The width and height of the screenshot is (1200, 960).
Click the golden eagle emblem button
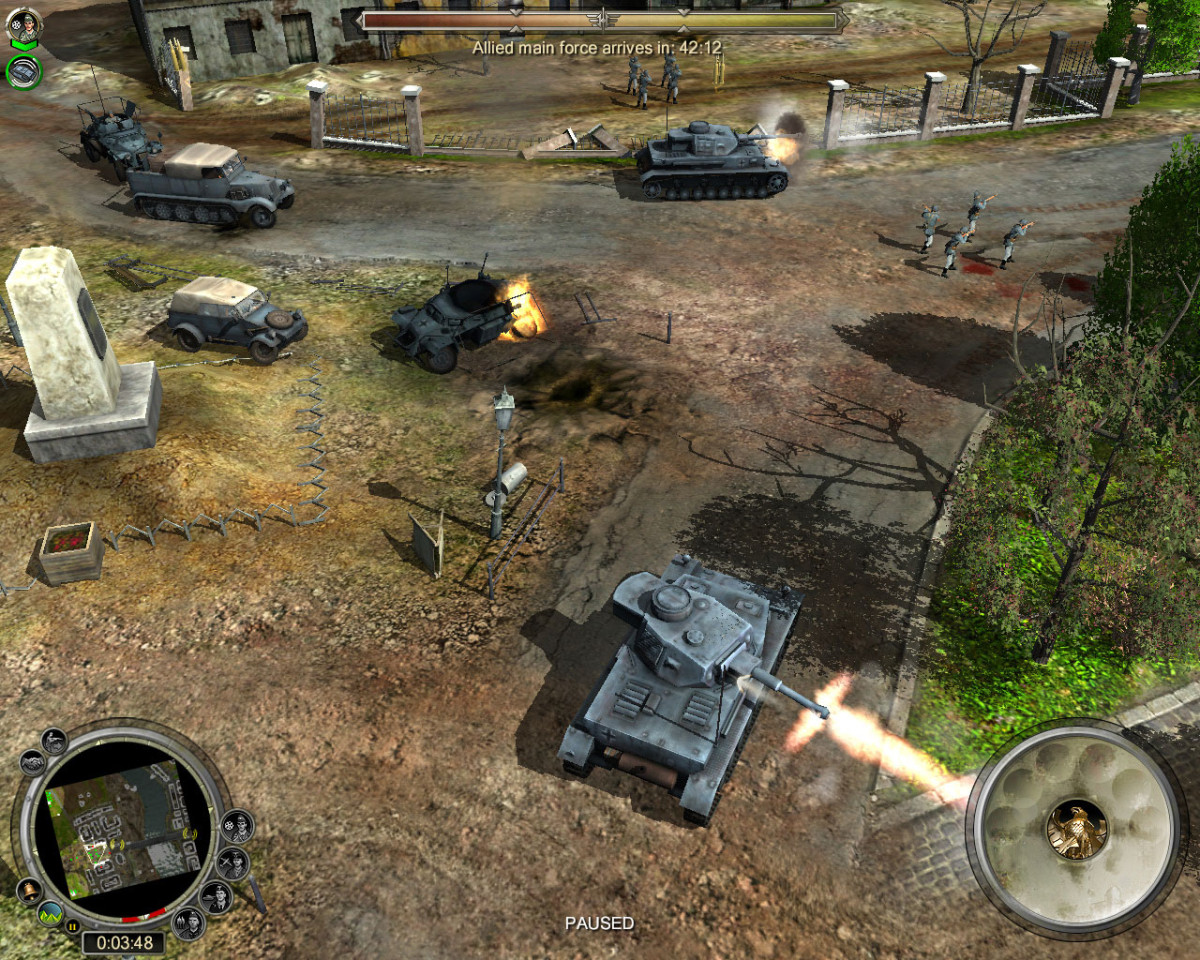(1076, 829)
